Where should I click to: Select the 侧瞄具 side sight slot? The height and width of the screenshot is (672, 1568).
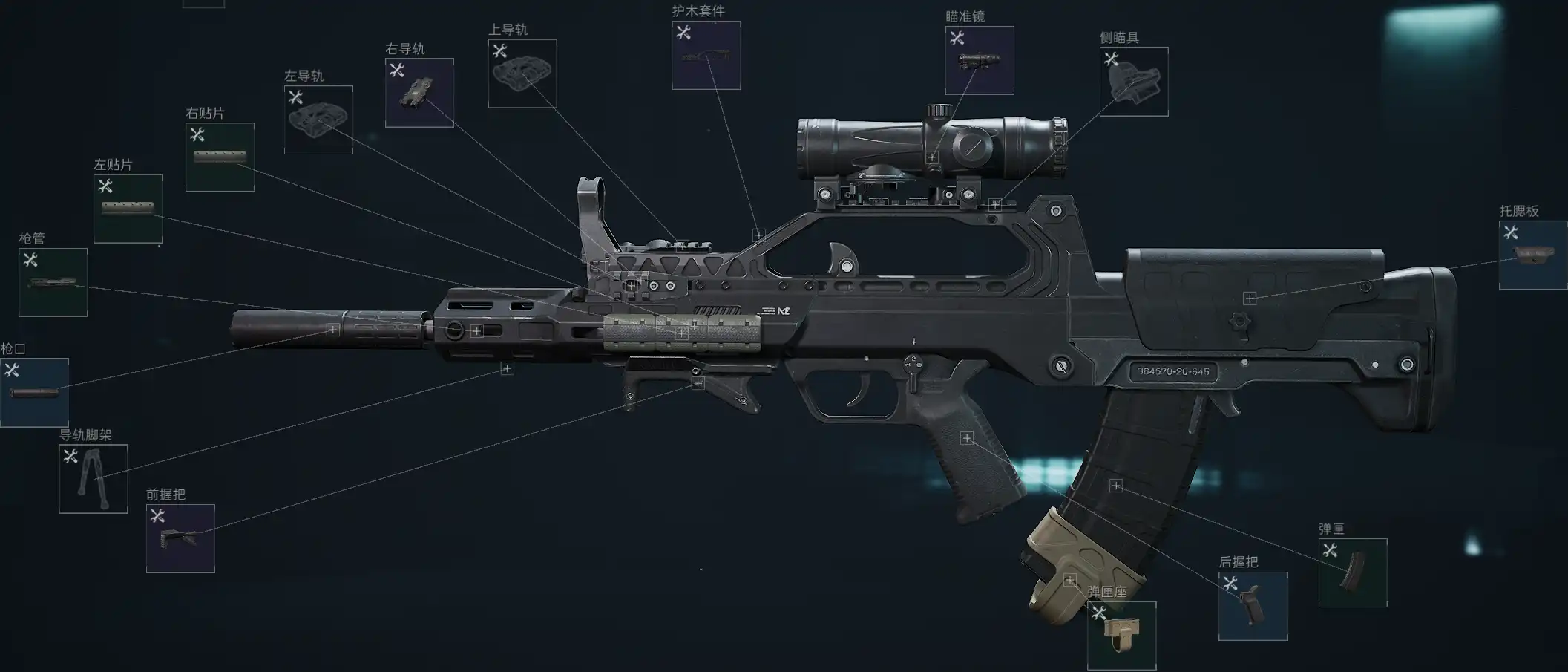1134,82
